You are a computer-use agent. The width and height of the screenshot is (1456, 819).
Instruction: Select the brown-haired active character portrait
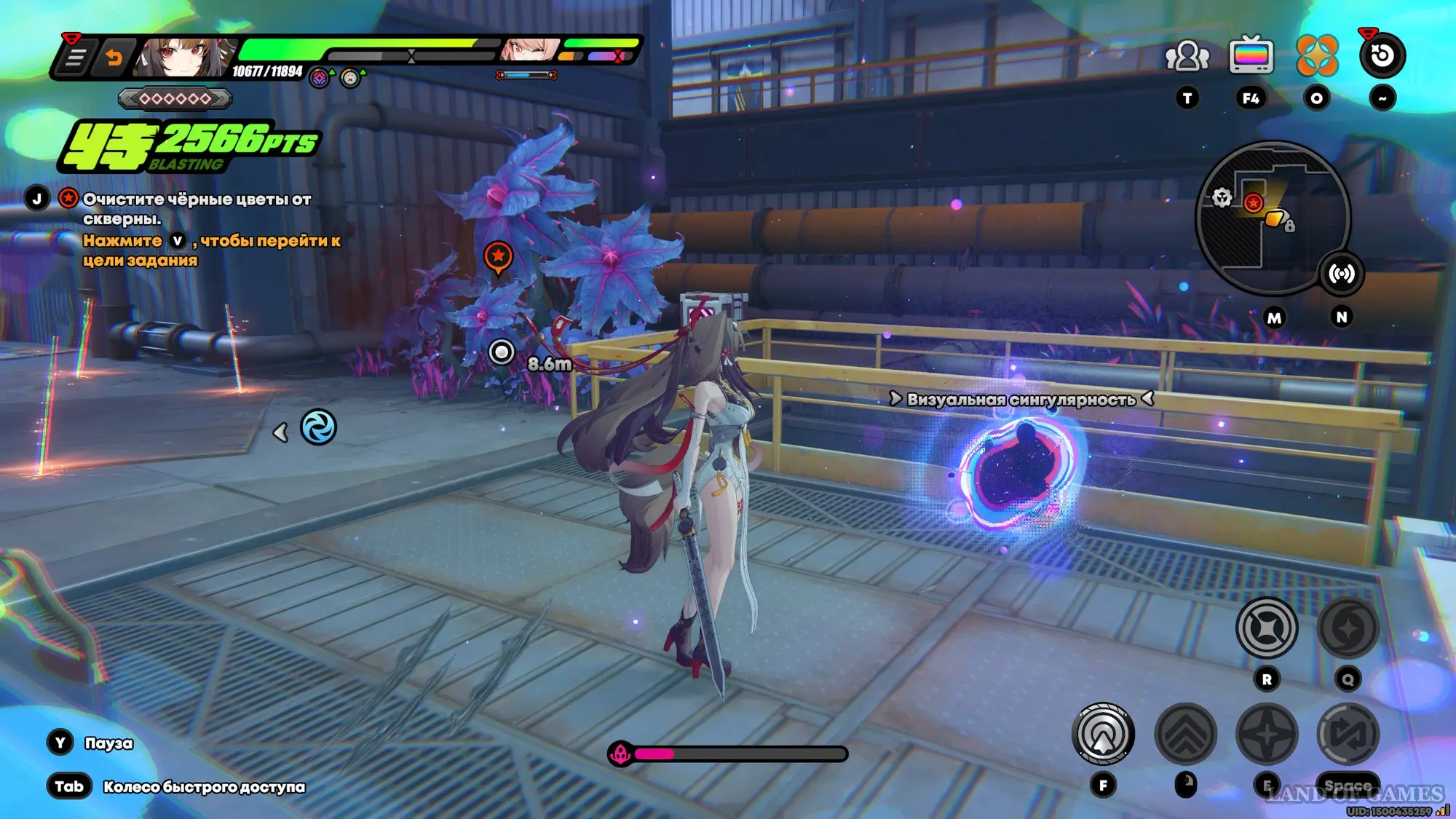(183, 58)
